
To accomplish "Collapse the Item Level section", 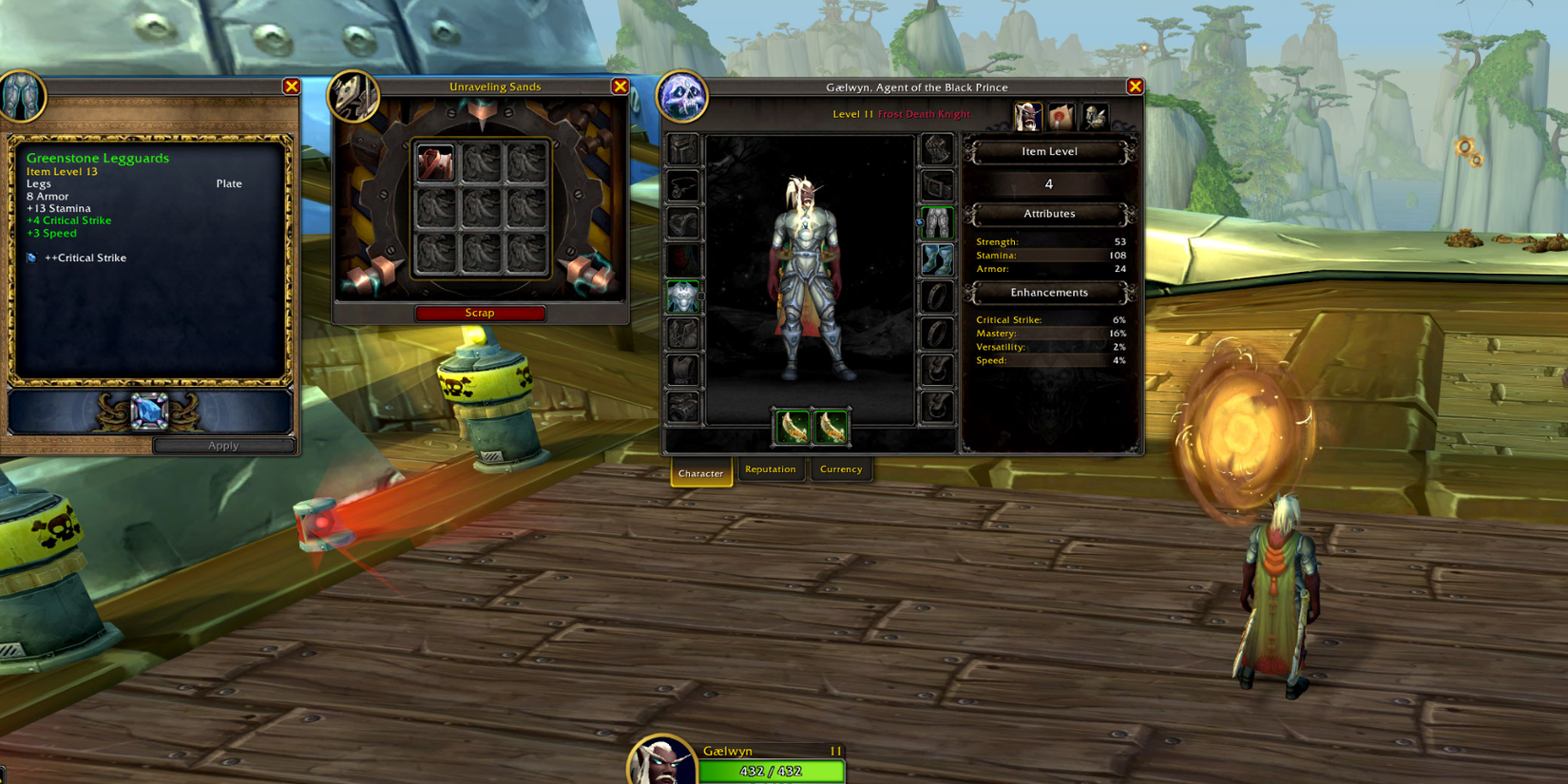I will [1048, 151].
